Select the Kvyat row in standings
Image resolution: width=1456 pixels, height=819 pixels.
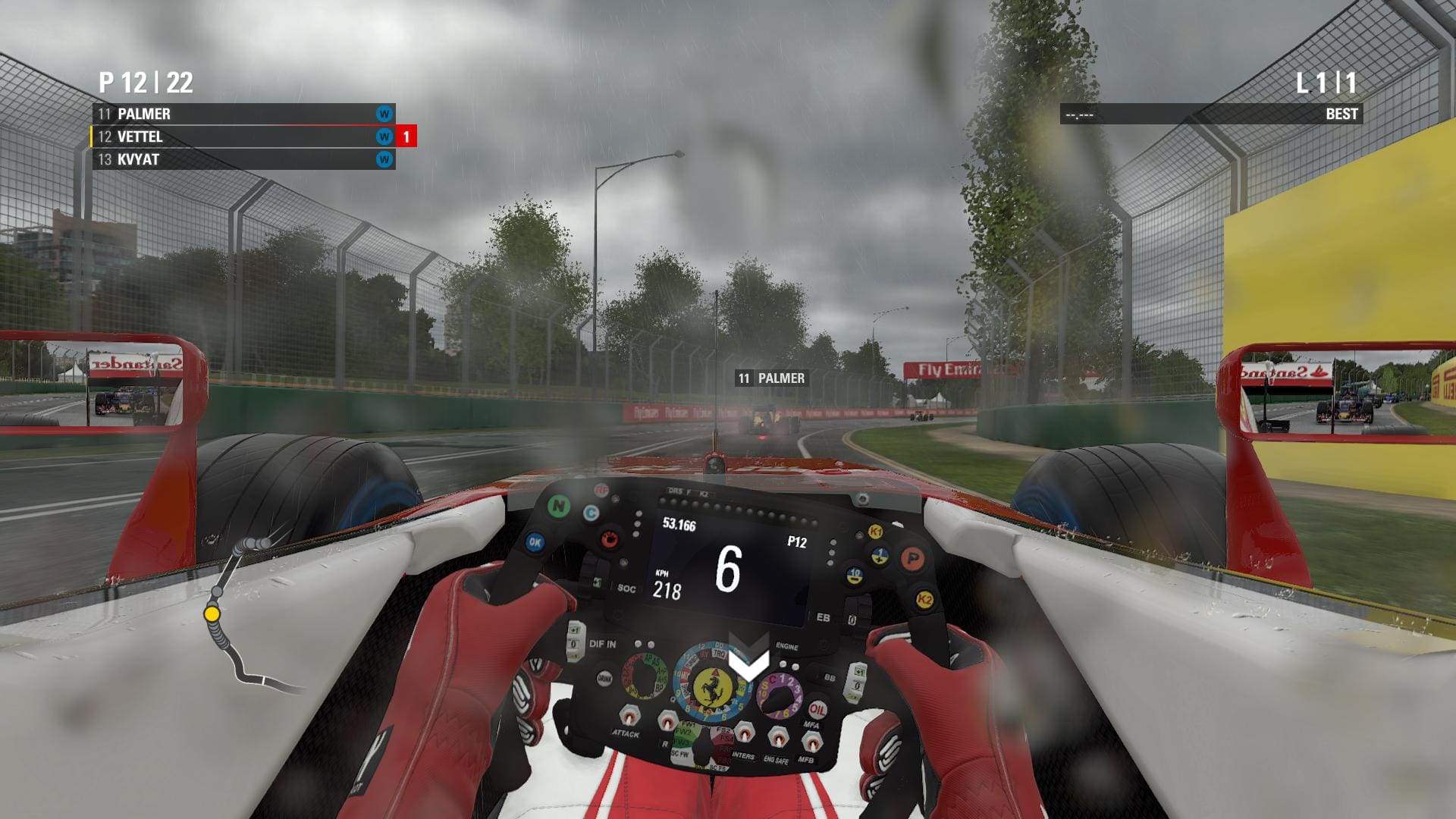tap(243, 159)
